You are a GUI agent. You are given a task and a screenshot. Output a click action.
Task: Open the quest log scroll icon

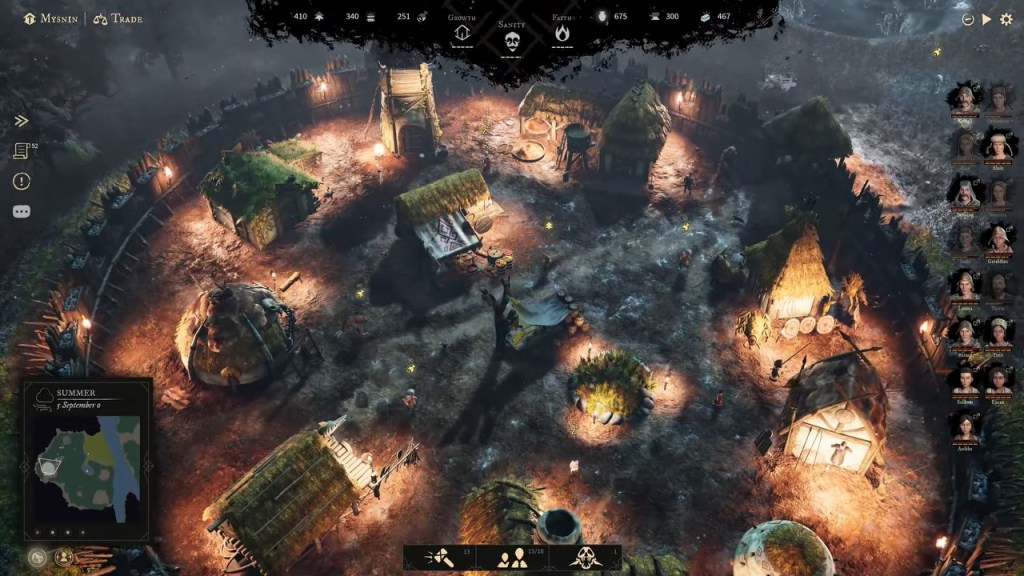click(x=21, y=151)
